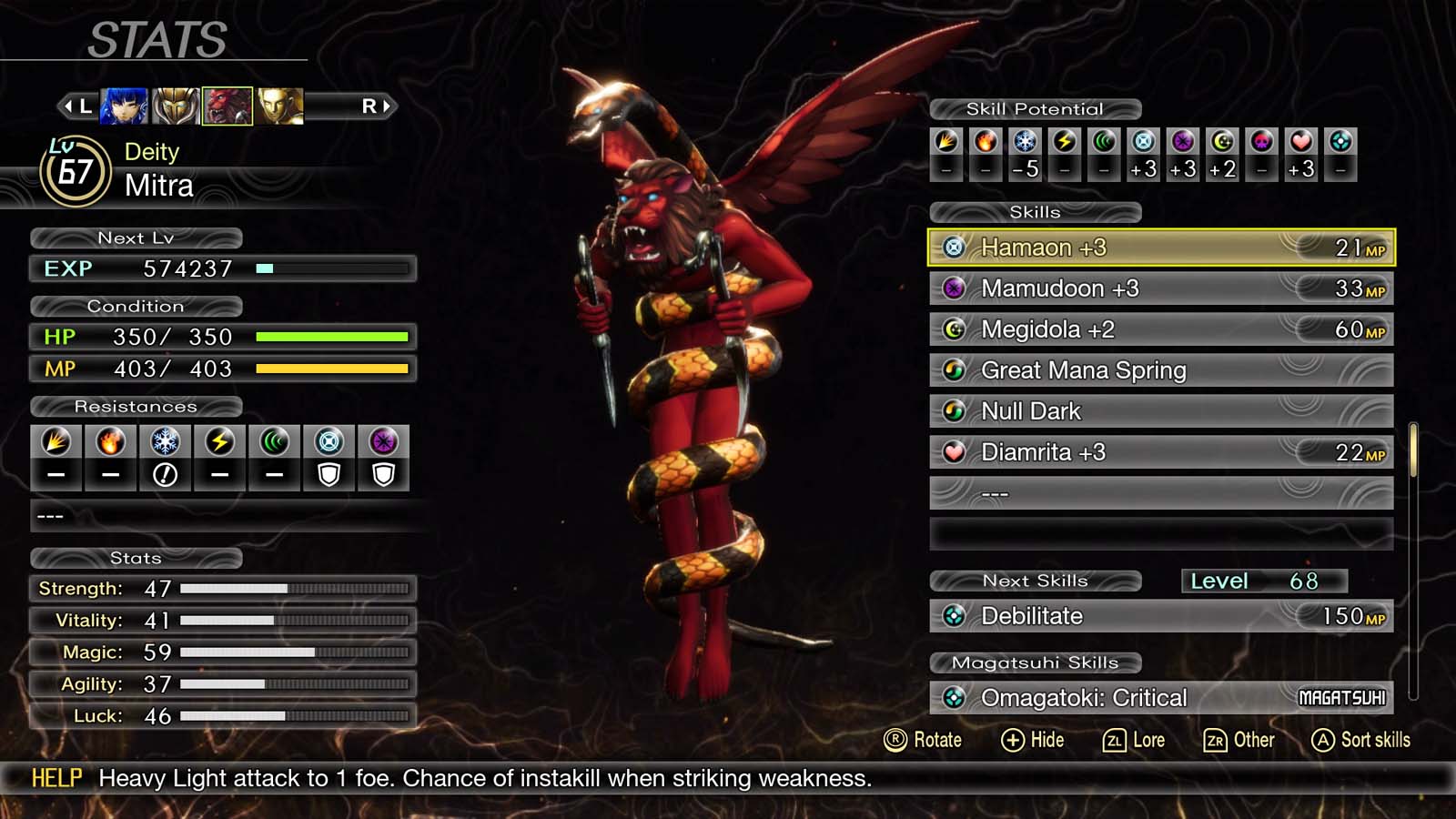
Task: Click the ice resistance snowflake icon
Action: [165, 442]
